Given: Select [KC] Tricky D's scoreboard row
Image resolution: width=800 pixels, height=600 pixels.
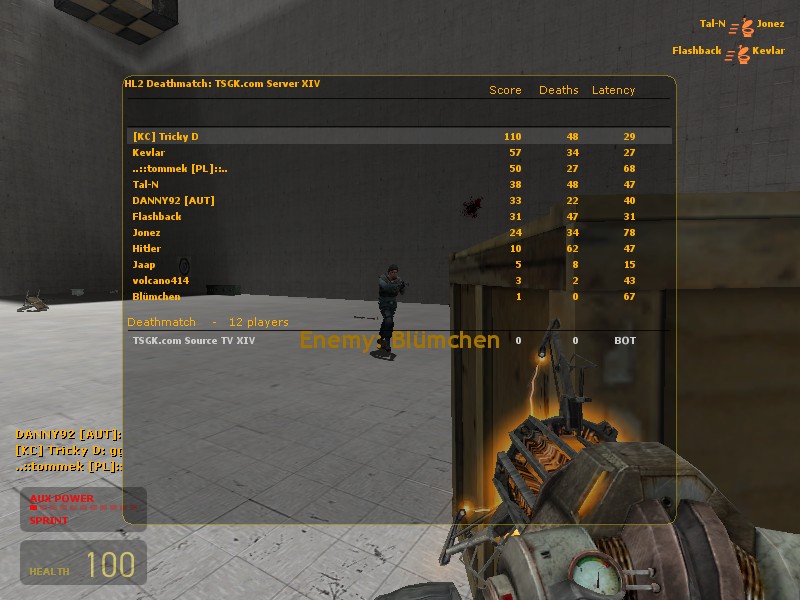Looking at the screenshot, I should click(x=398, y=136).
